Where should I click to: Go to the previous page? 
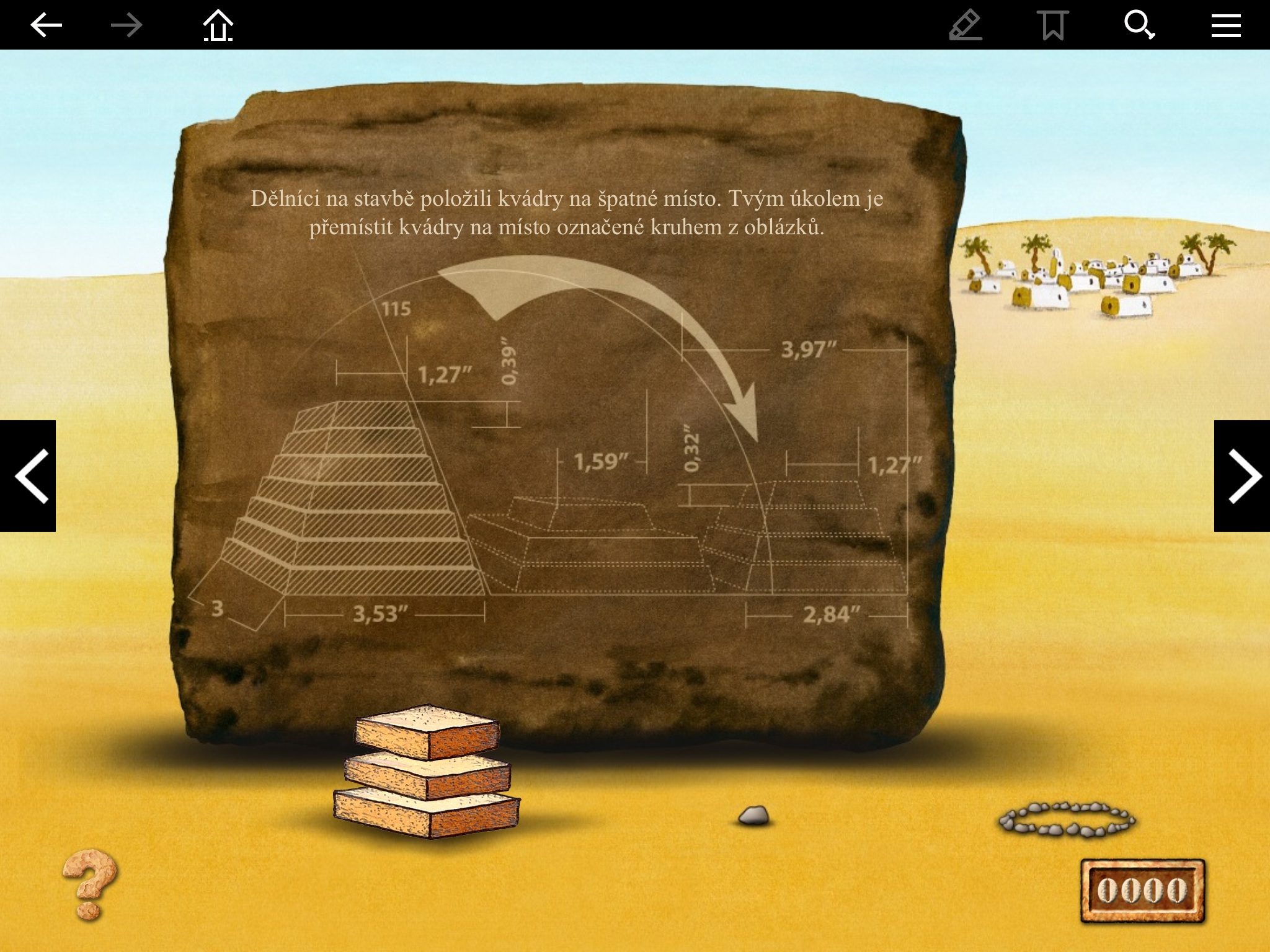point(29,475)
